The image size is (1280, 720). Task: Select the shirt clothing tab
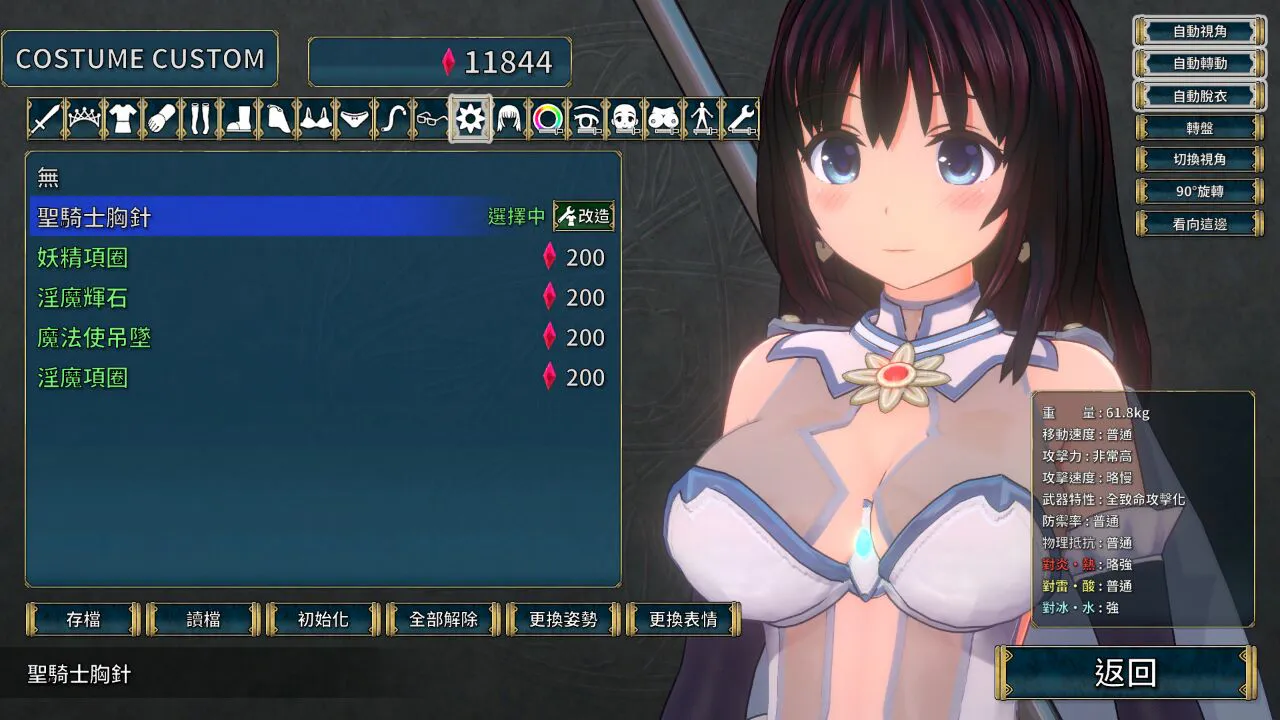[x=122, y=119]
